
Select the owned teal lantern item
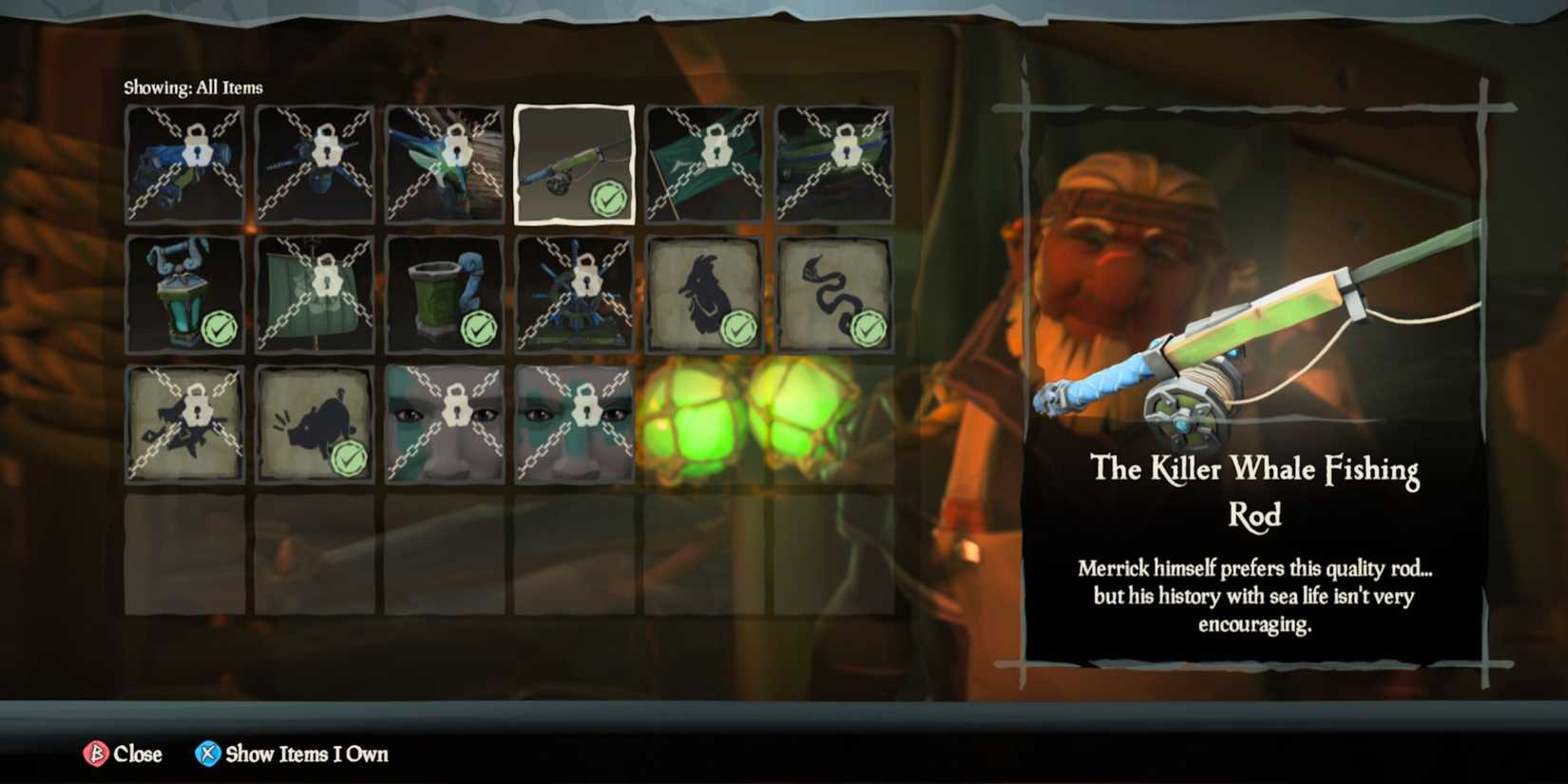pyautogui.click(x=184, y=294)
